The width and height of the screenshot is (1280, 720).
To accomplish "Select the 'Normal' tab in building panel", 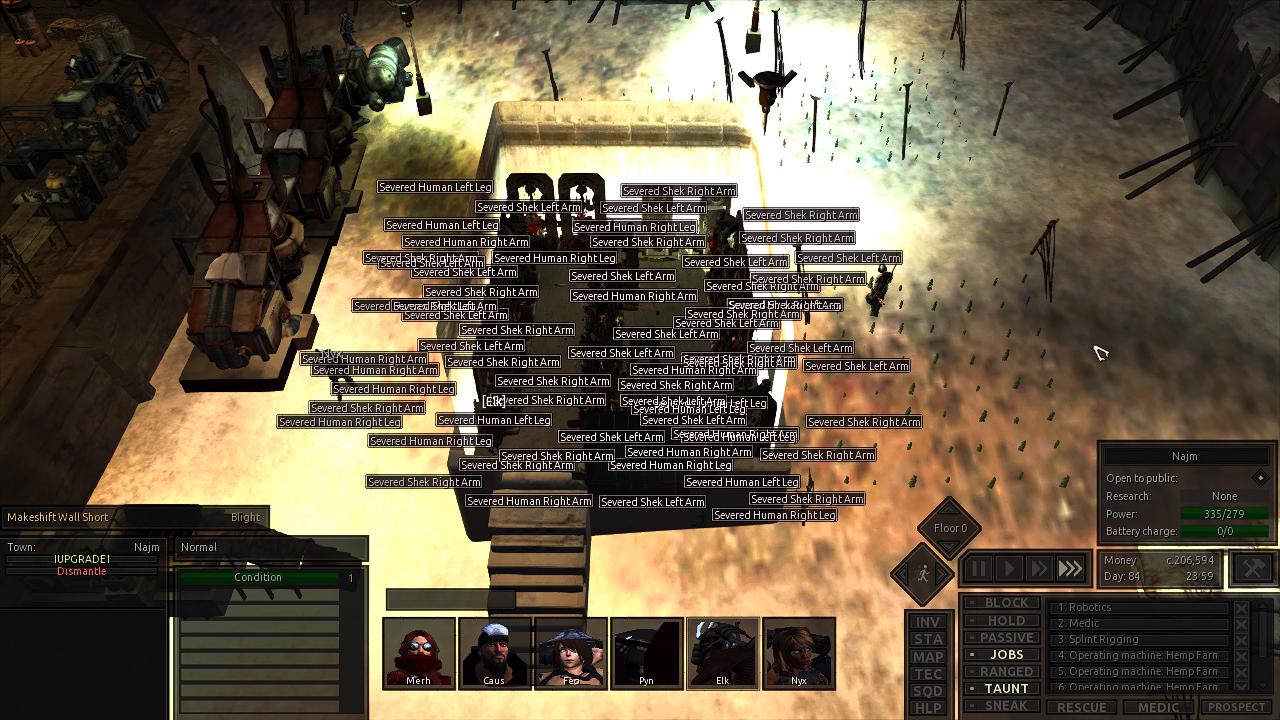I will (198, 547).
